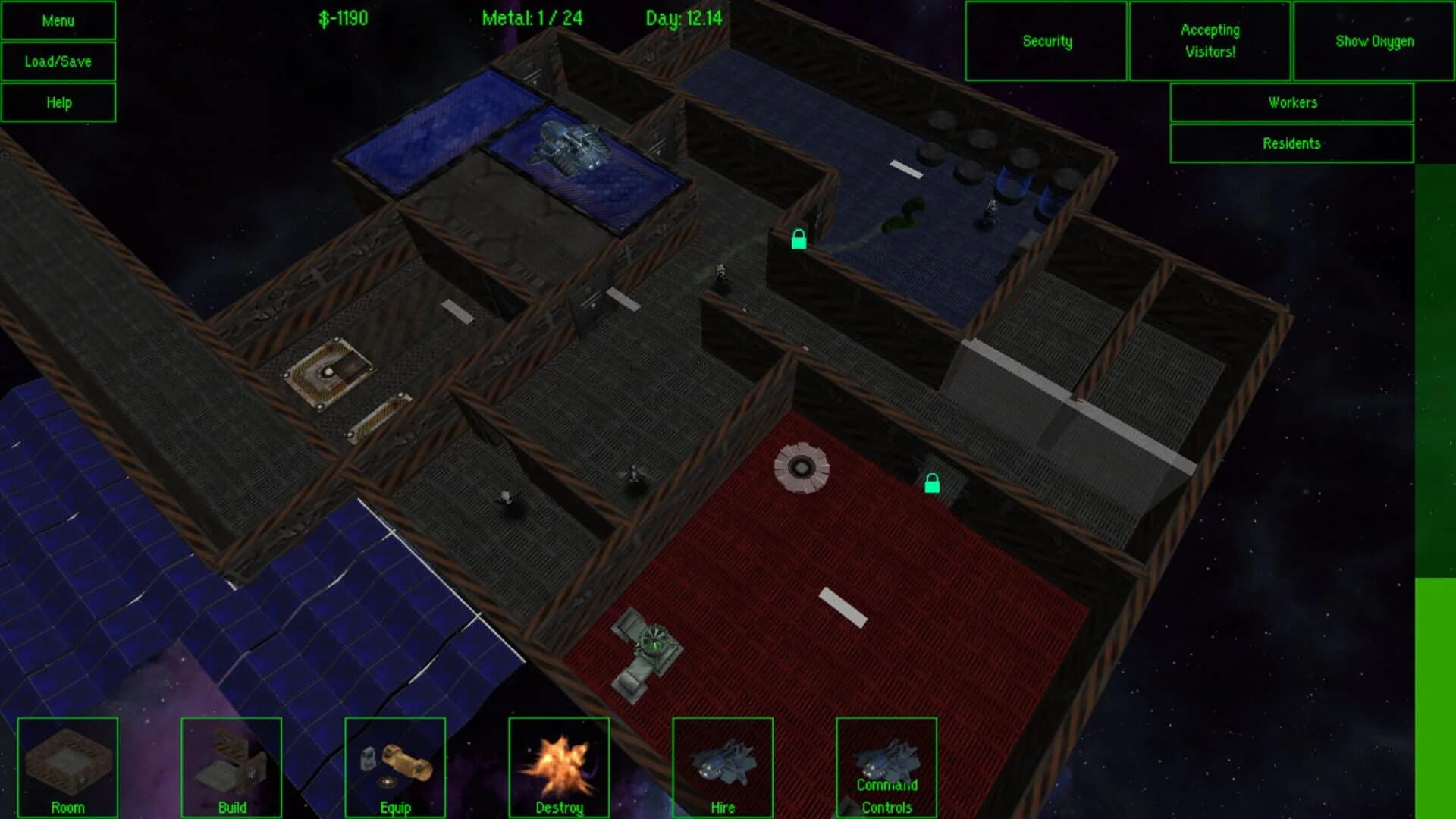Viewport: 1456px width, 819px height.
Task: Click the padlock icon beside the red room
Action: [x=931, y=483]
